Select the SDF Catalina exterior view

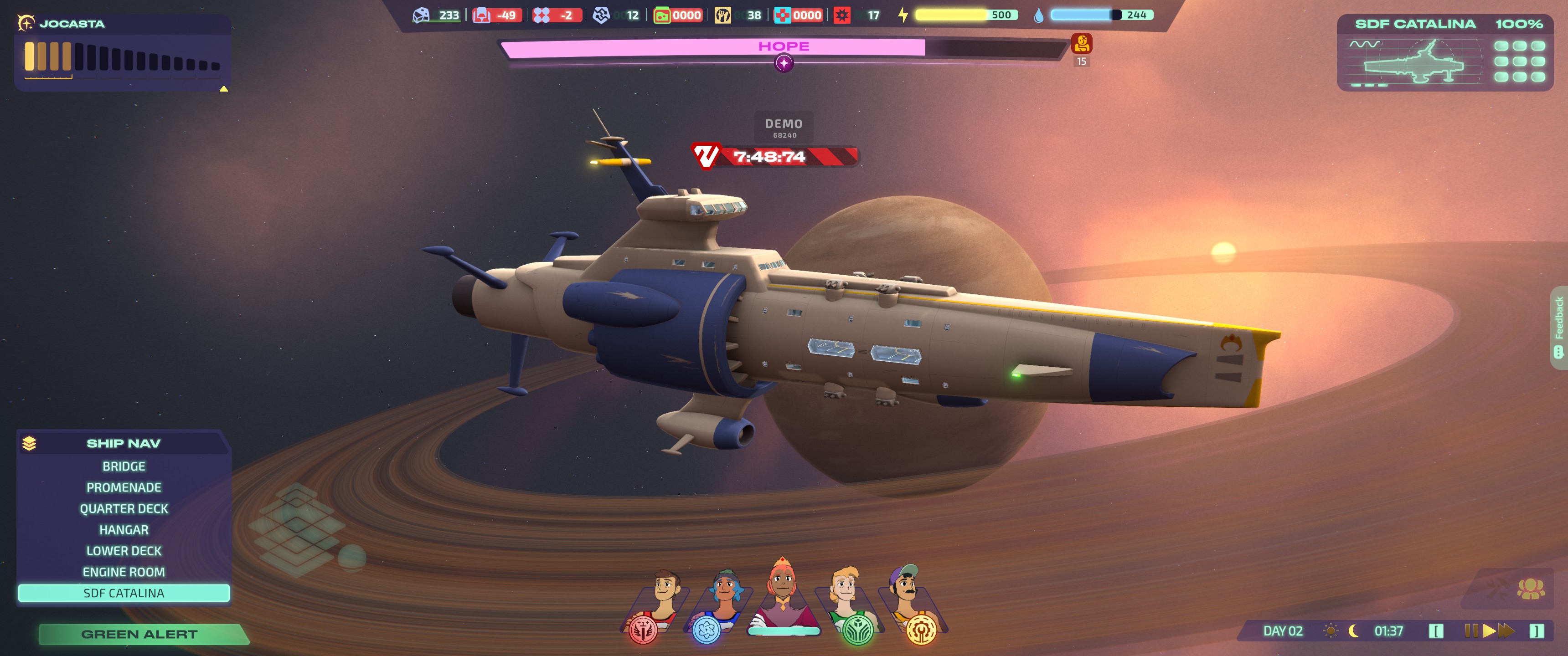point(124,593)
